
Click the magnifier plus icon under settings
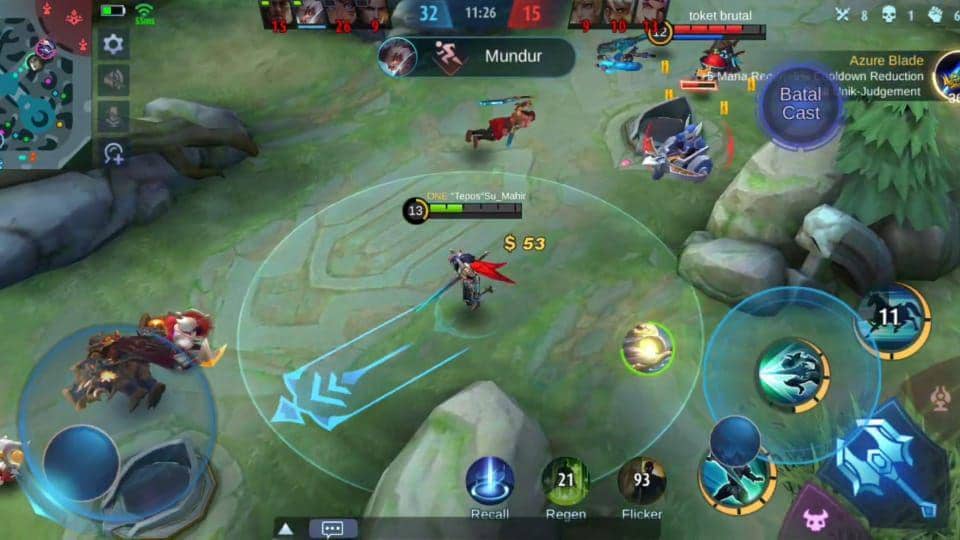[113, 152]
